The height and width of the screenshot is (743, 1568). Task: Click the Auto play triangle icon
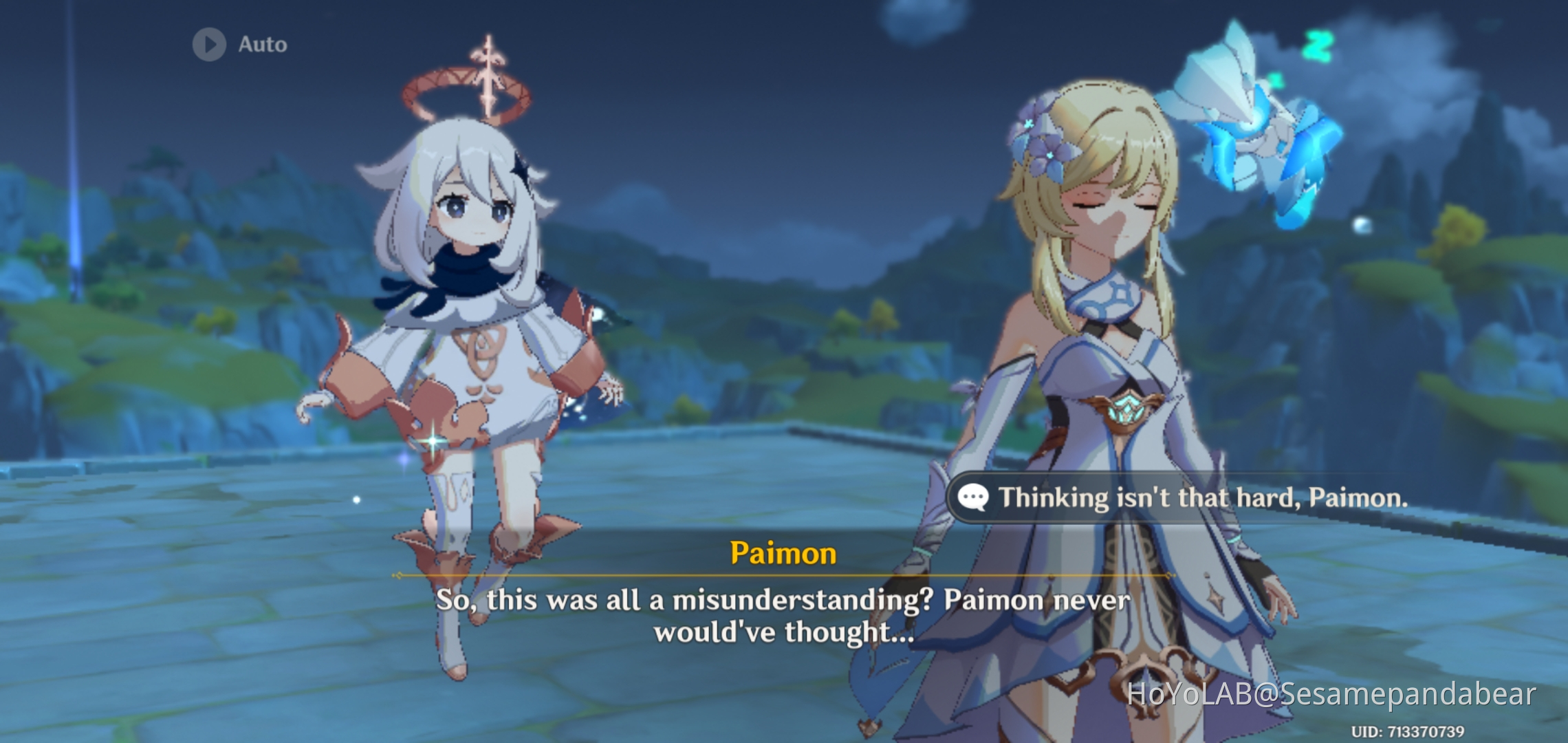tap(209, 44)
